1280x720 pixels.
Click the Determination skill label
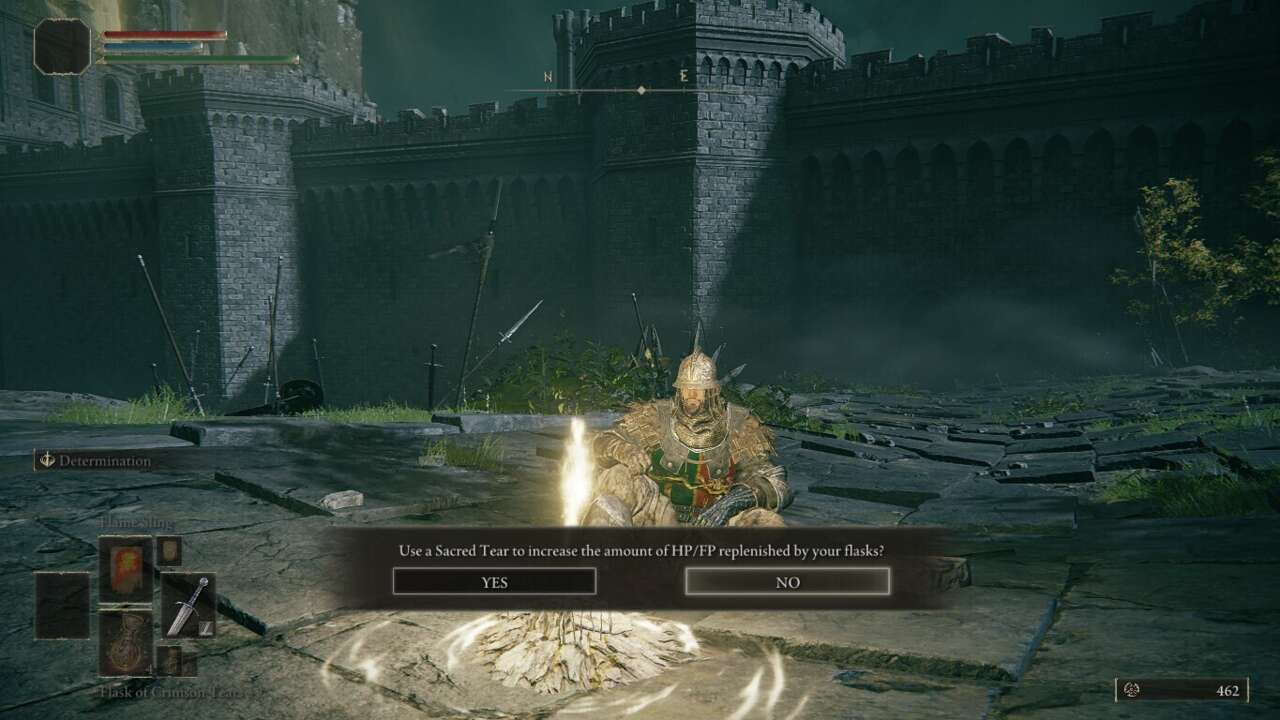tap(104, 461)
